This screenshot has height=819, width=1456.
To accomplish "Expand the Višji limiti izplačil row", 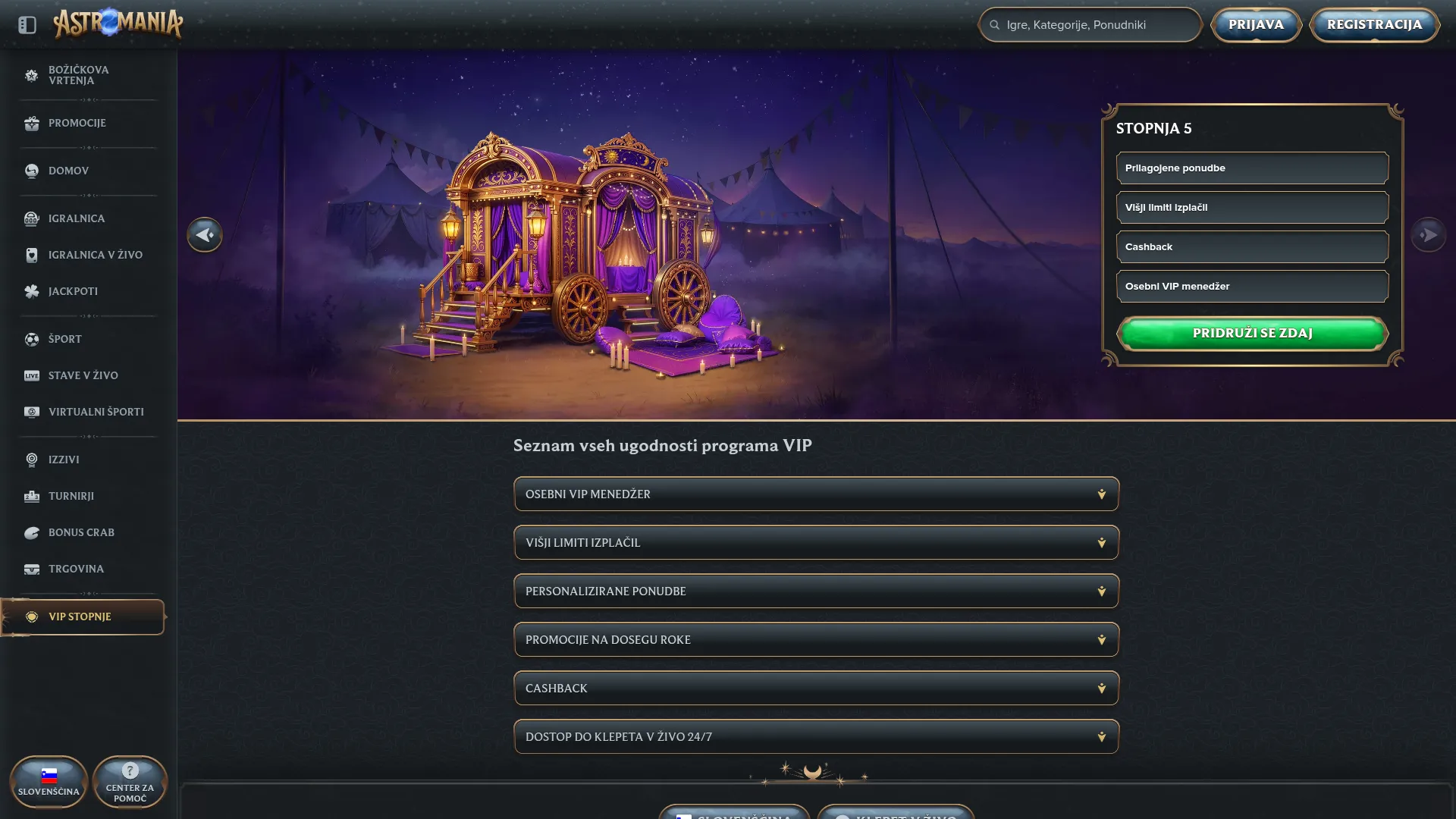I will tap(816, 543).
